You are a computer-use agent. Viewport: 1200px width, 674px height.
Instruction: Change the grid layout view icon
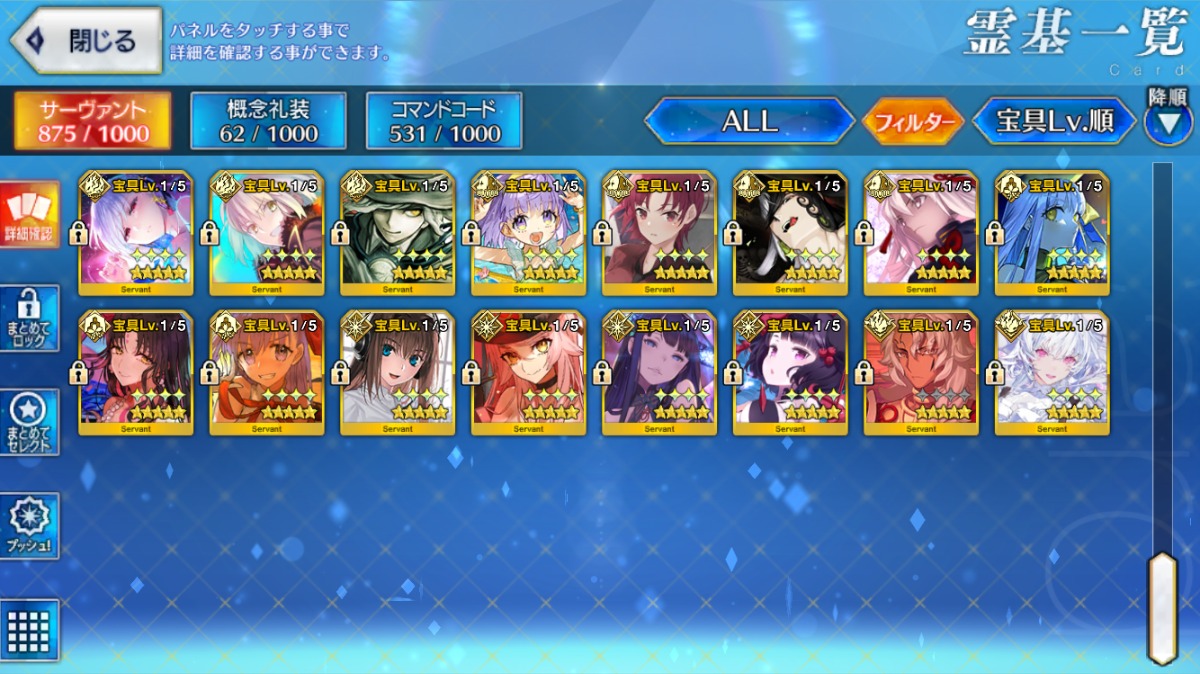[x=30, y=630]
